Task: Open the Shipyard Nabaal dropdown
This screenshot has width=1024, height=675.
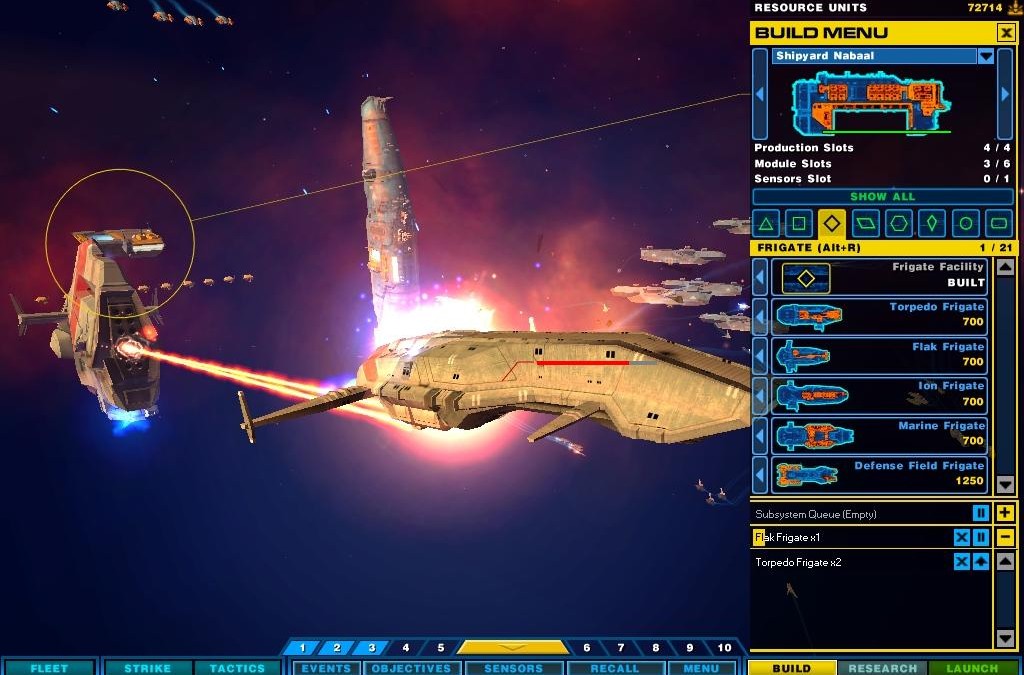Action: point(986,56)
